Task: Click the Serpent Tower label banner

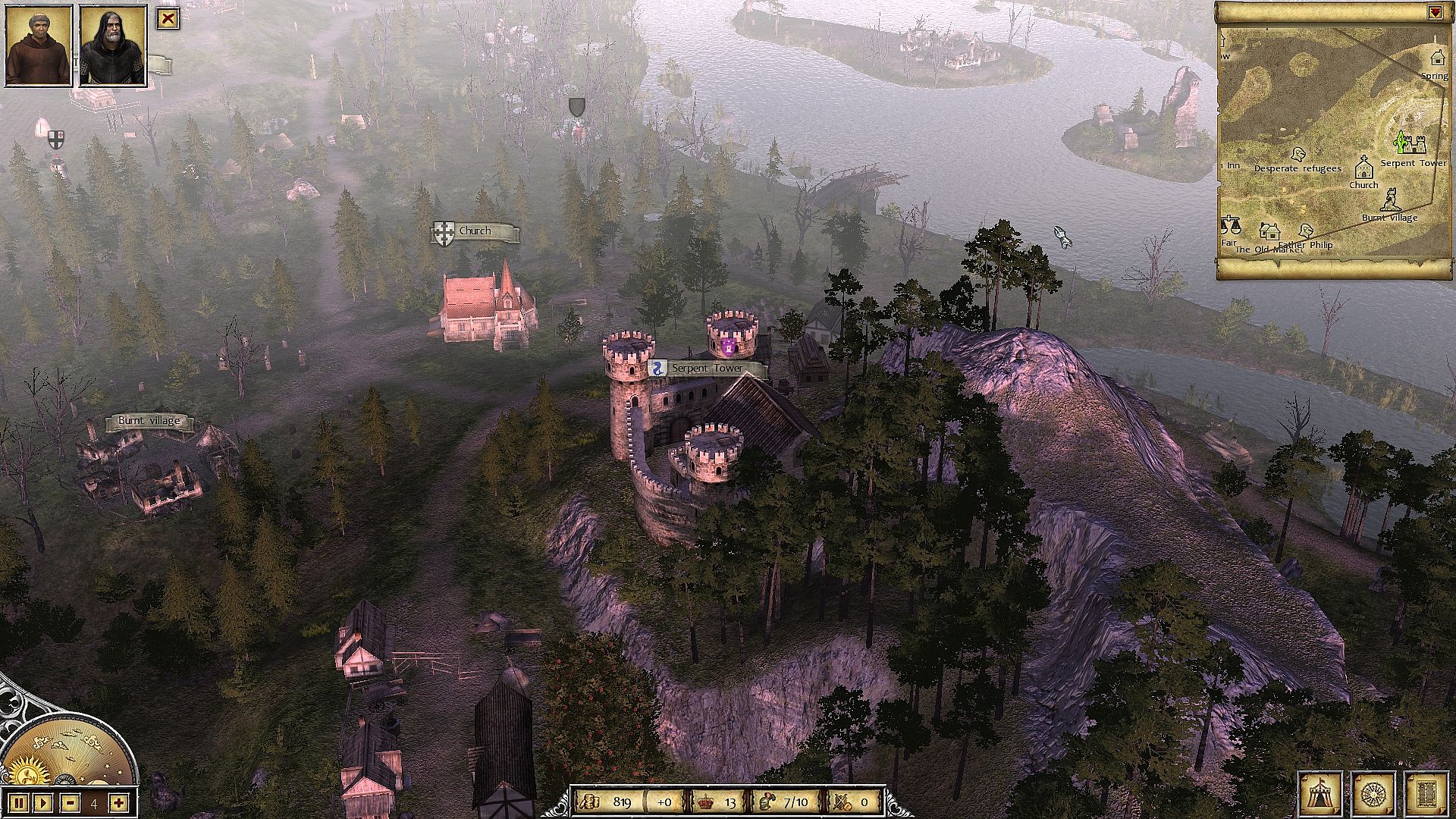Action: click(707, 369)
